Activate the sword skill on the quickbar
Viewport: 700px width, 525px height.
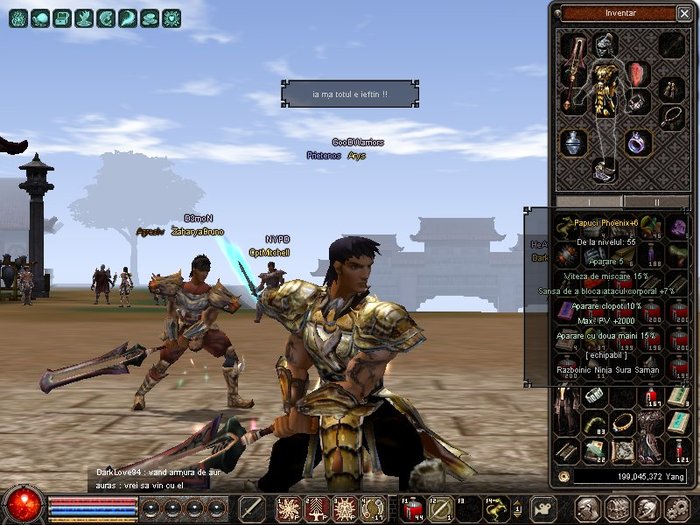tap(253, 507)
